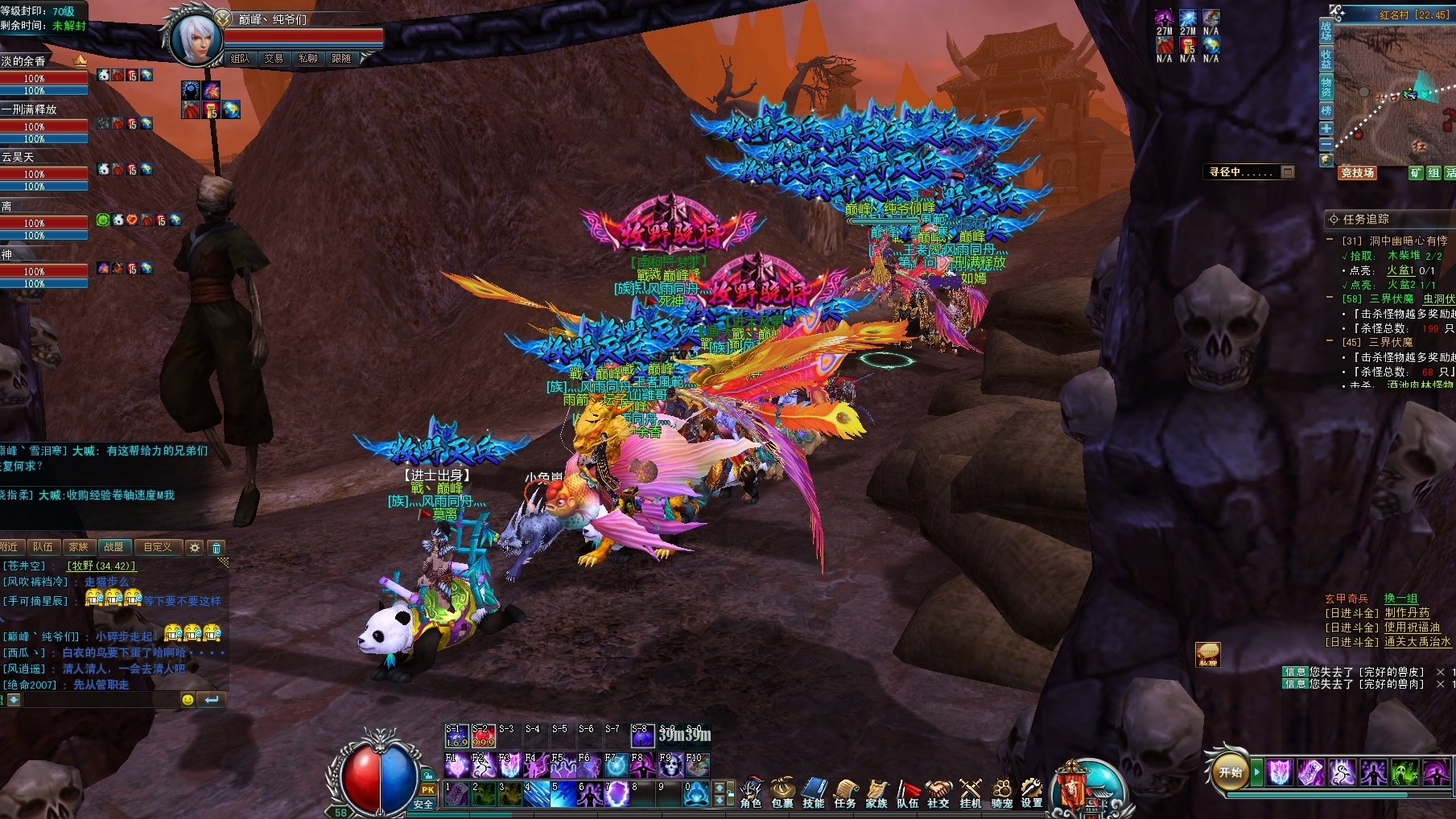Open the chat emoji smiley picker
This screenshot has width=1456, height=819.
tap(188, 700)
